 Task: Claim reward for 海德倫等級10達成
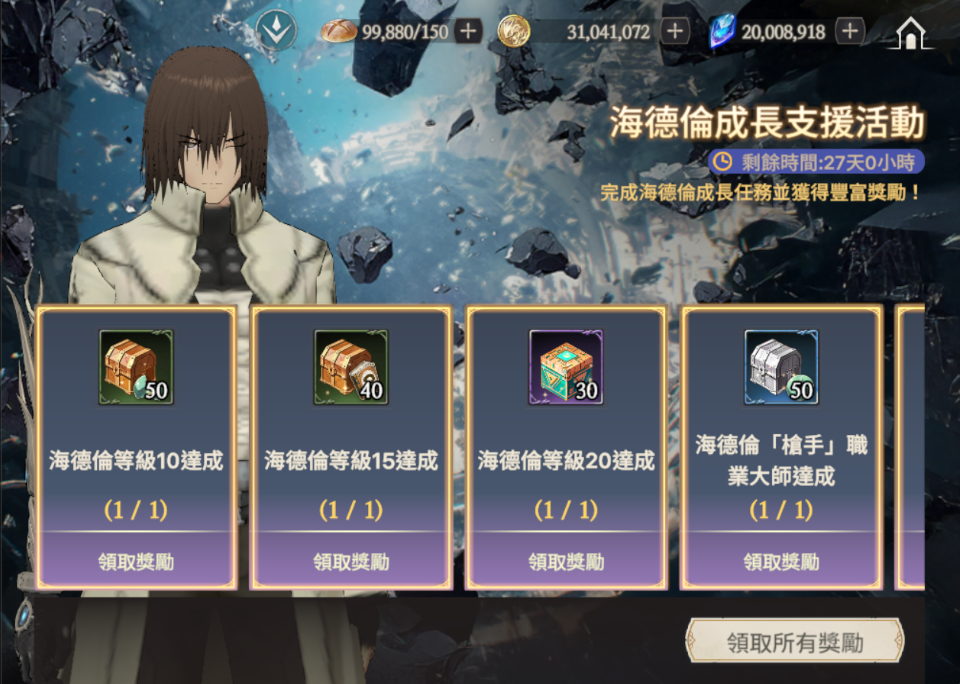coord(136,561)
